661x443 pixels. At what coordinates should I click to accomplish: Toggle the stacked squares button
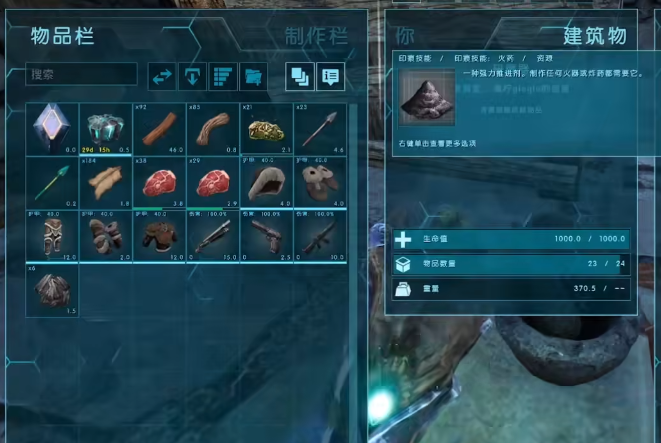(299, 75)
